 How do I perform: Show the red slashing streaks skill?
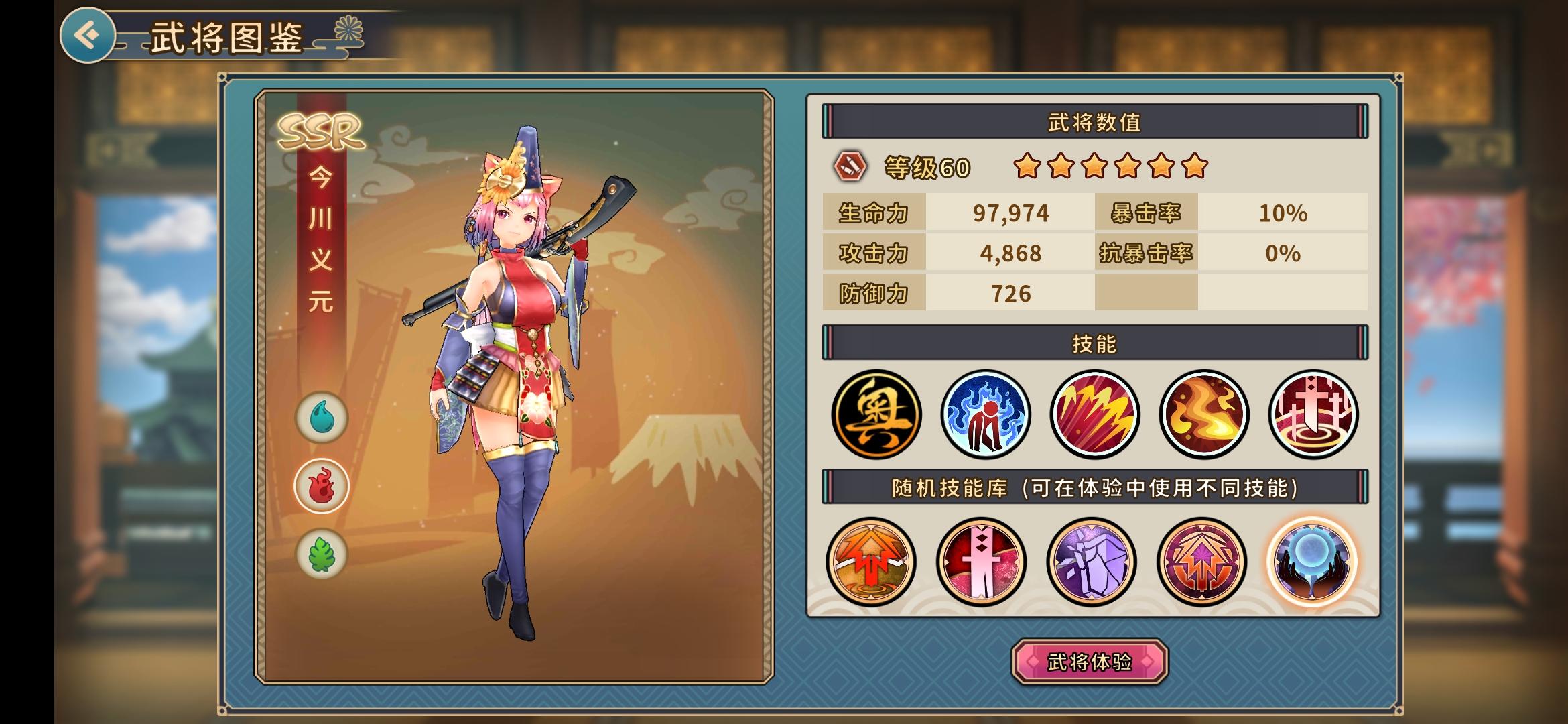(1094, 414)
